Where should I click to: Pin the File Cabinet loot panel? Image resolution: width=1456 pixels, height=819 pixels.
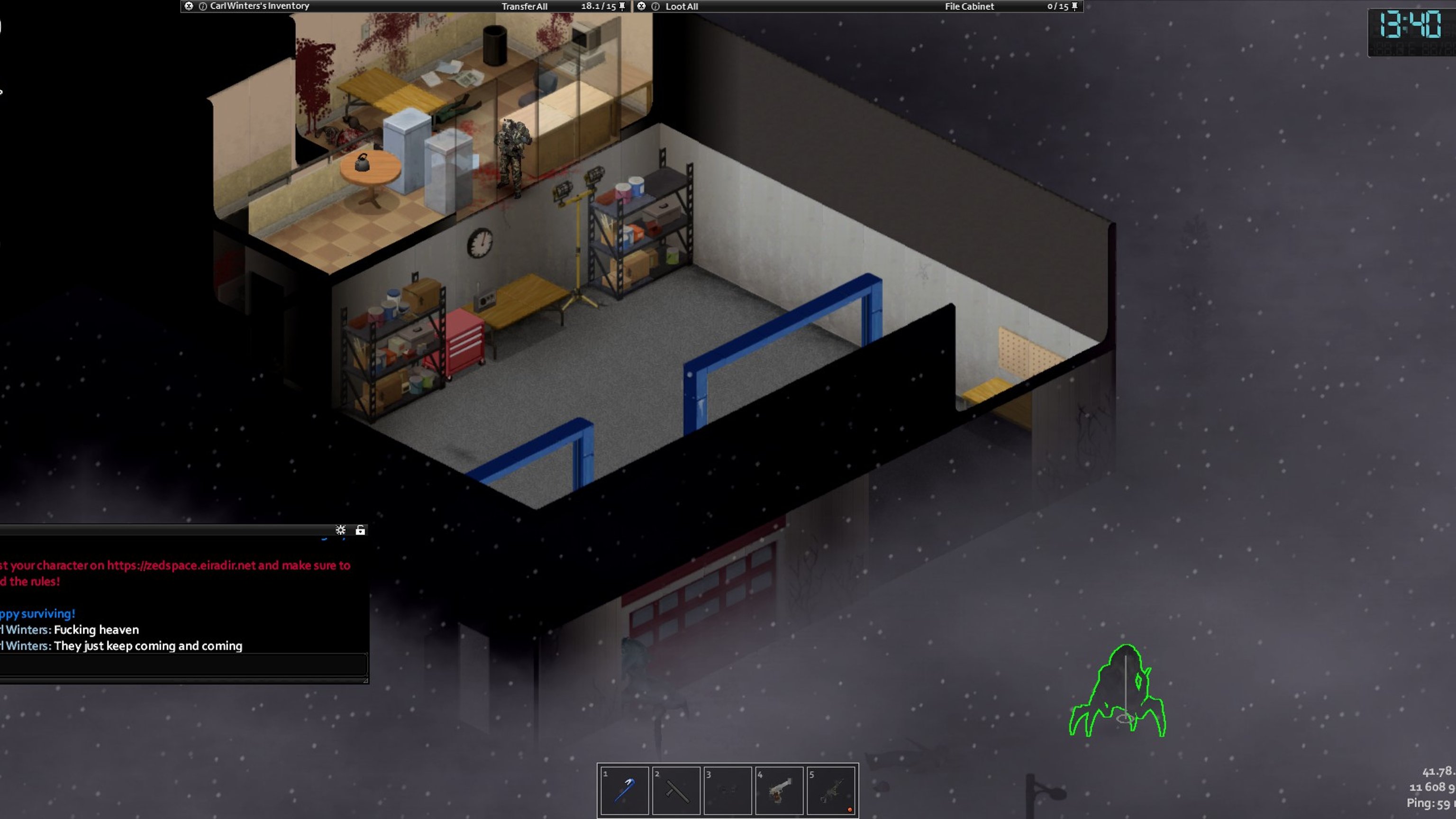(x=1074, y=6)
